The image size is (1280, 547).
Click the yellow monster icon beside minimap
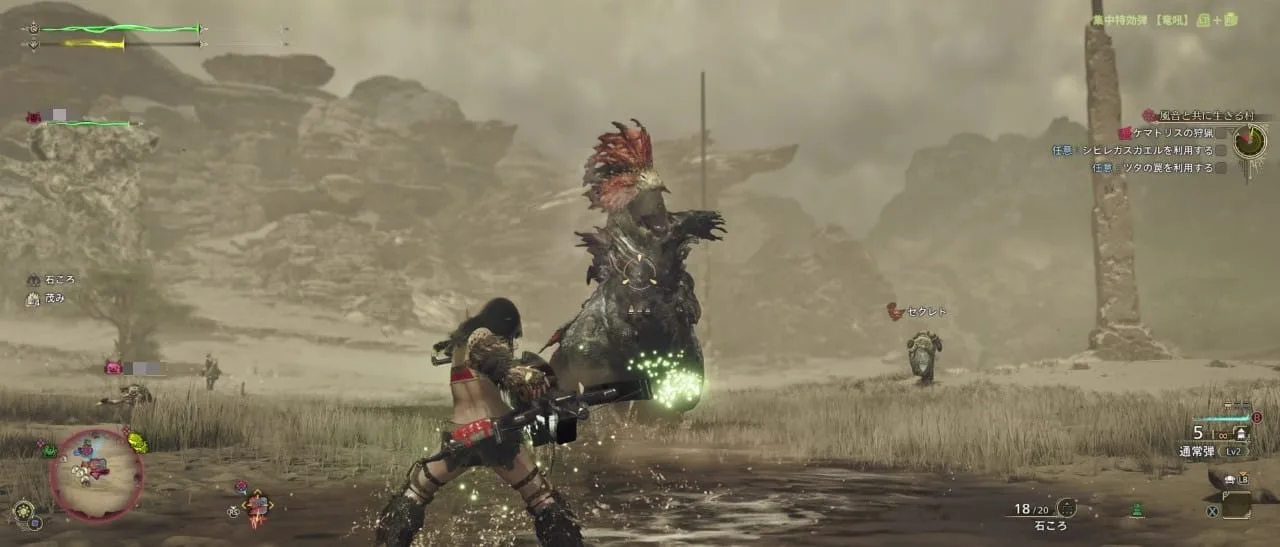(137, 442)
